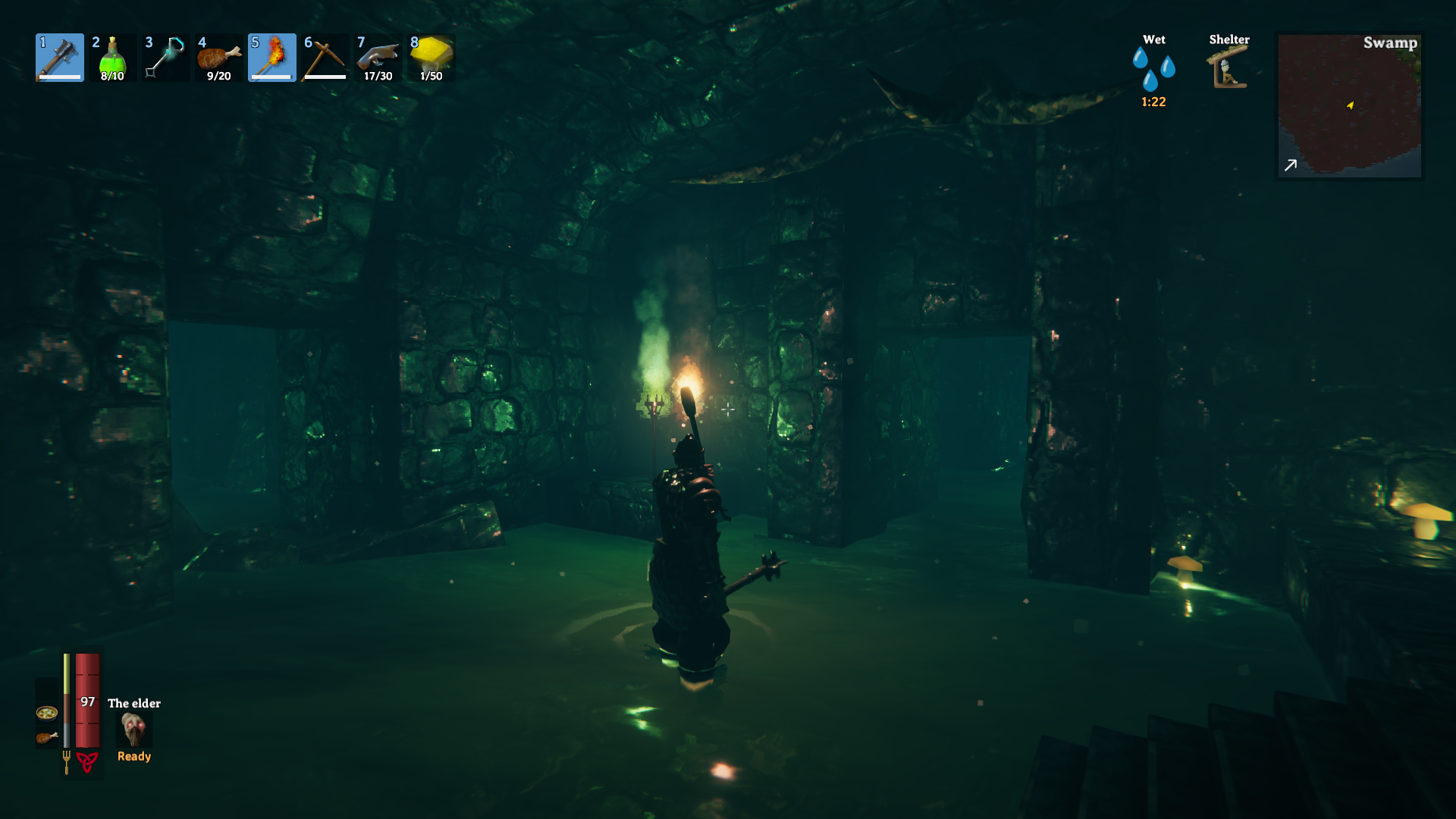Click the cooked meat food status icon
Viewport: 1456px width, 819px height.
[47, 737]
